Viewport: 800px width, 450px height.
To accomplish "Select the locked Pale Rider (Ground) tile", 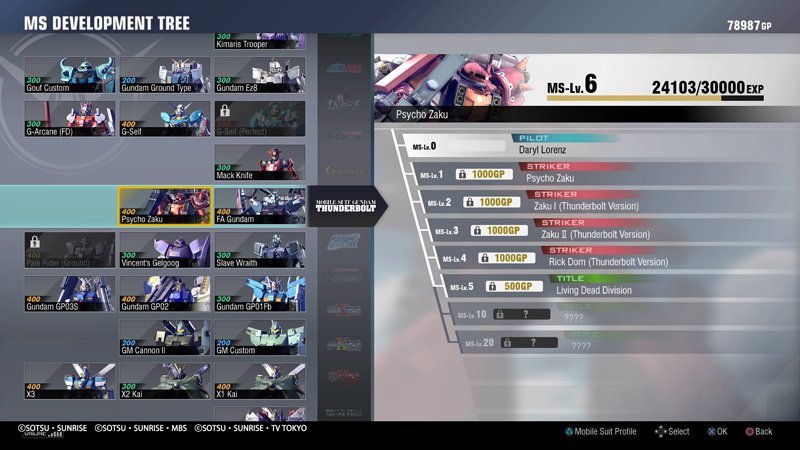I will [x=70, y=250].
